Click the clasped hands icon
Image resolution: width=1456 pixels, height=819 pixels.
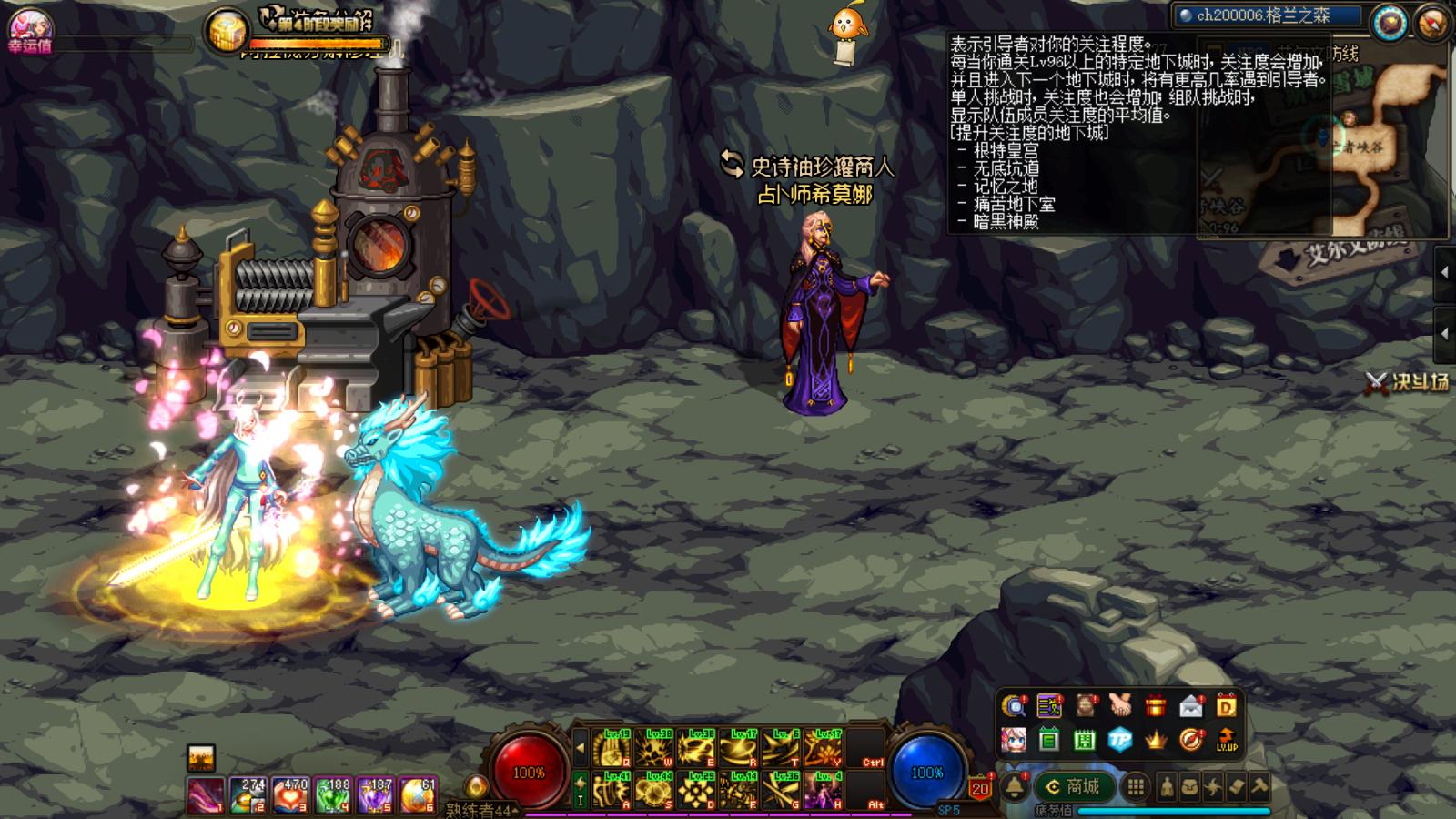(x=1120, y=706)
